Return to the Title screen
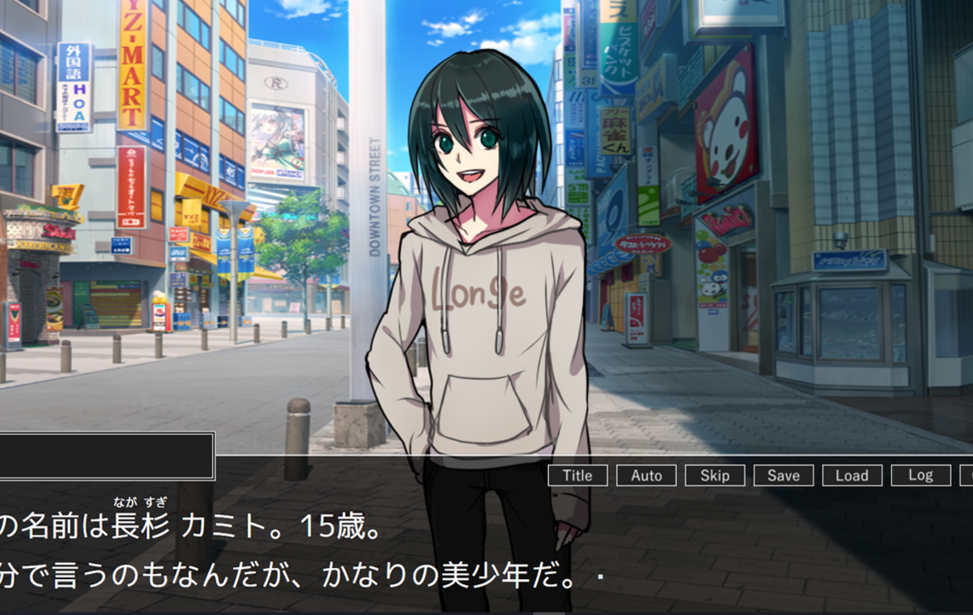Image resolution: width=973 pixels, height=615 pixels. (577, 476)
